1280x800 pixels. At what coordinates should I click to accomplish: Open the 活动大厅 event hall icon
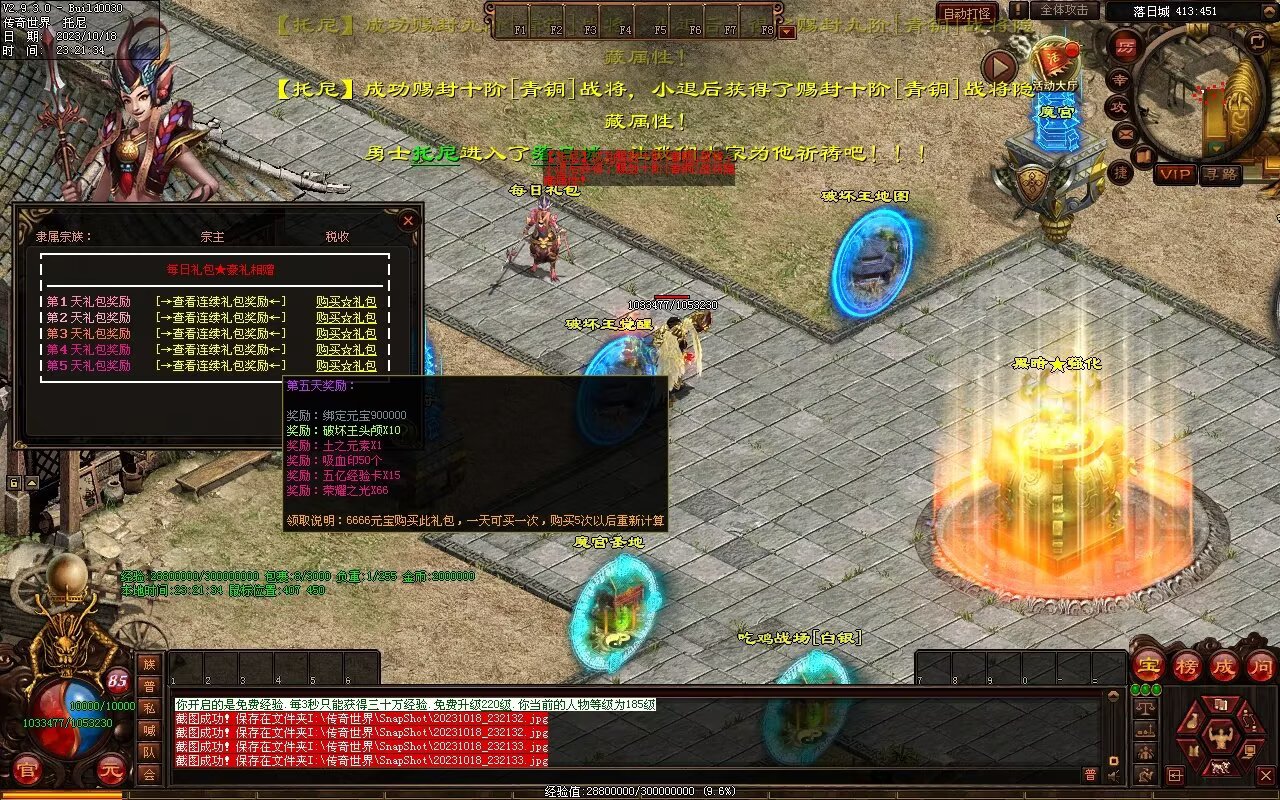pos(1054,65)
